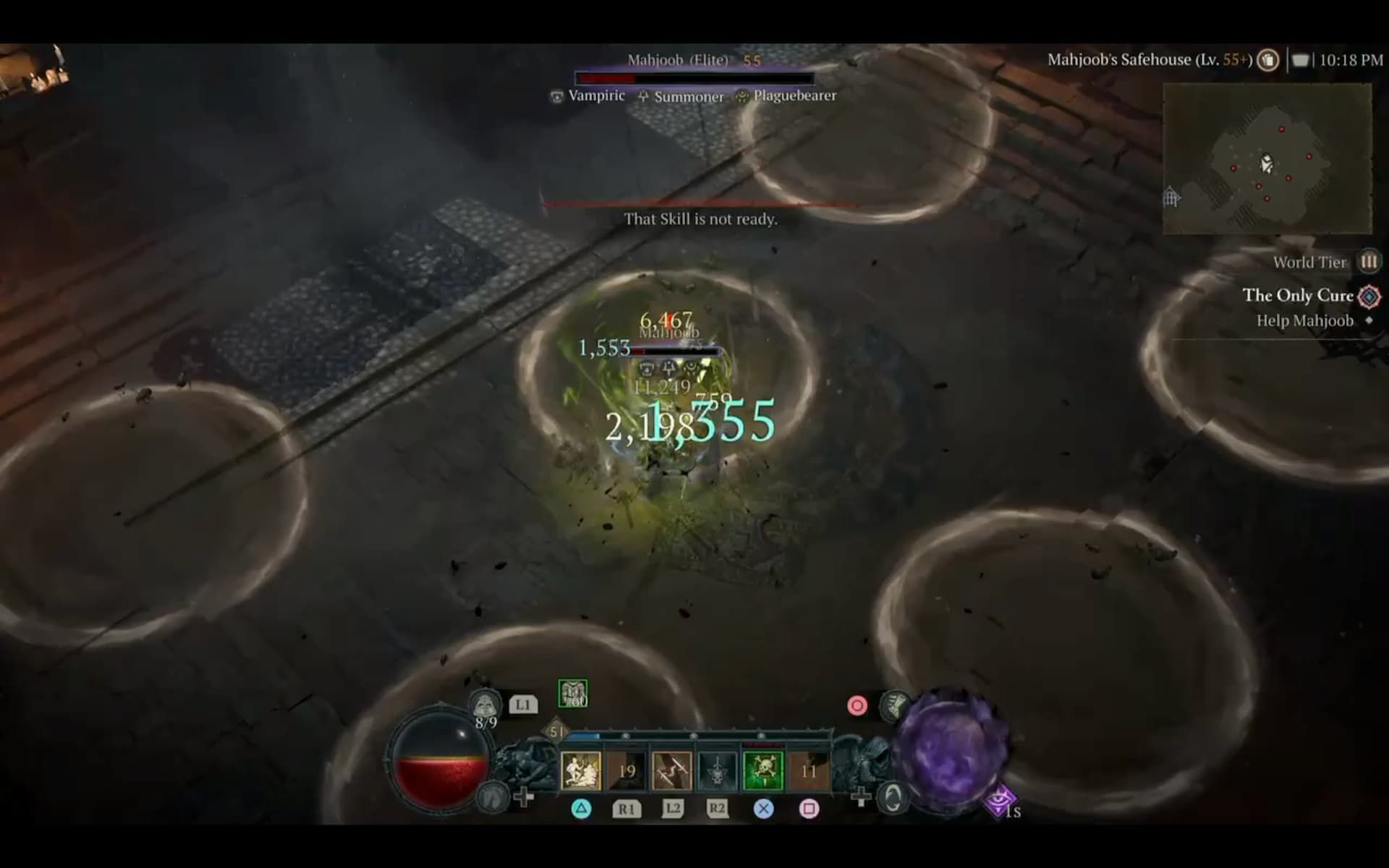1389x868 pixels.
Task: Open the emote wheel pink circle icon
Action: (857, 705)
